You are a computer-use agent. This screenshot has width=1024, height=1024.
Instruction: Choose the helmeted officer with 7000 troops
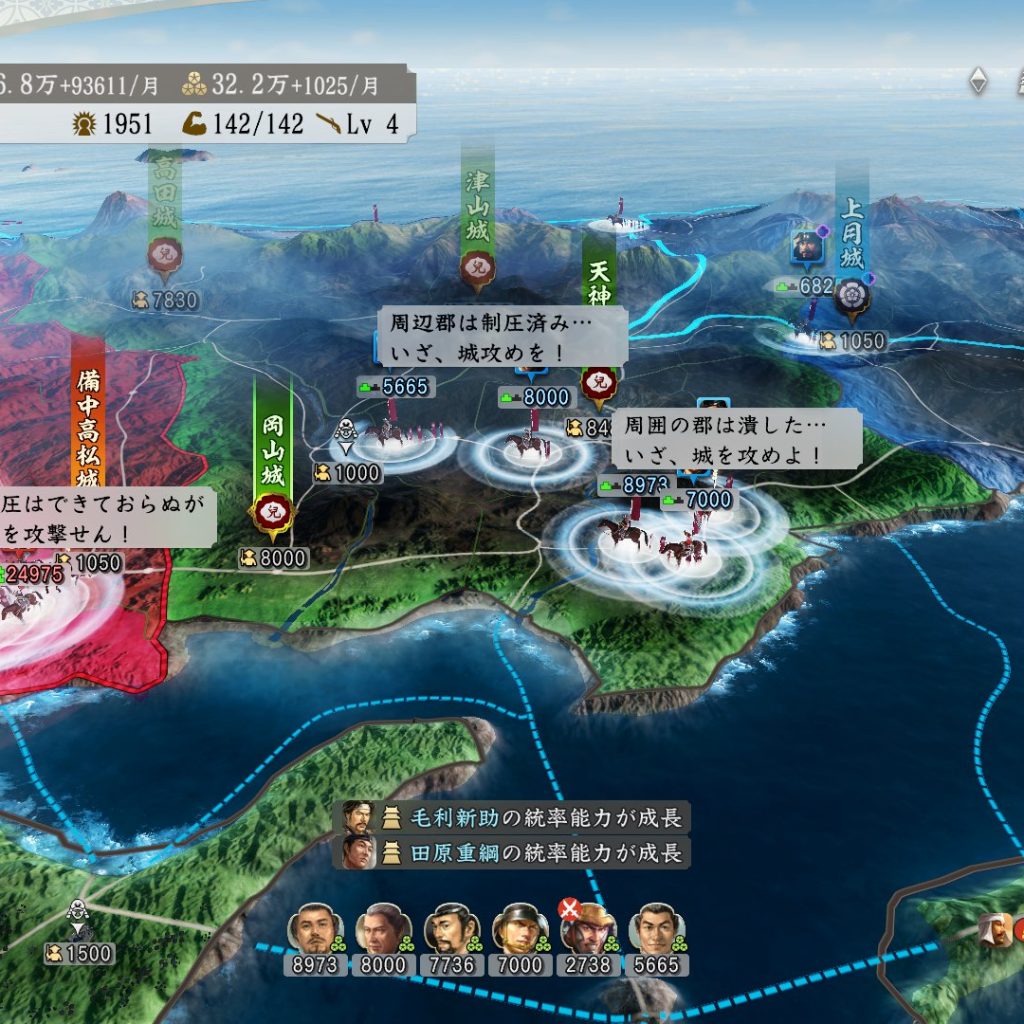tap(519, 932)
